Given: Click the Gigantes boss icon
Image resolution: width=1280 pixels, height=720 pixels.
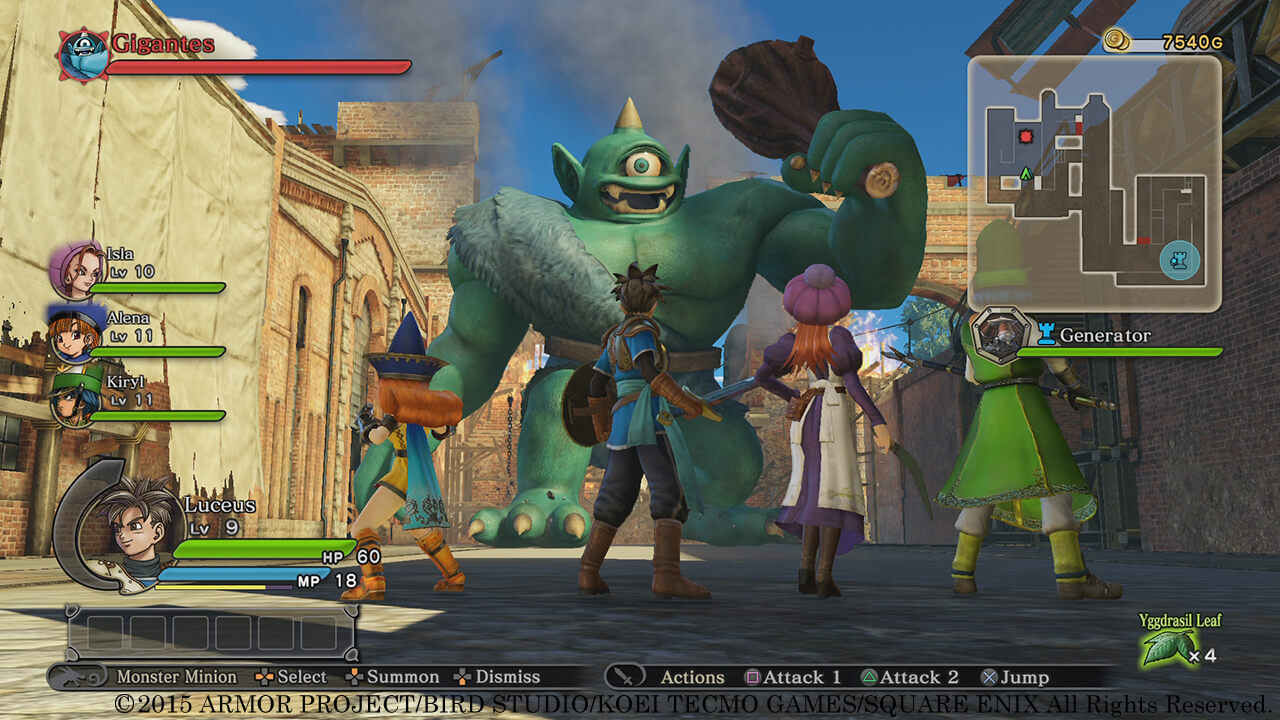Looking at the screenshot, I should (x=82, y=54).
